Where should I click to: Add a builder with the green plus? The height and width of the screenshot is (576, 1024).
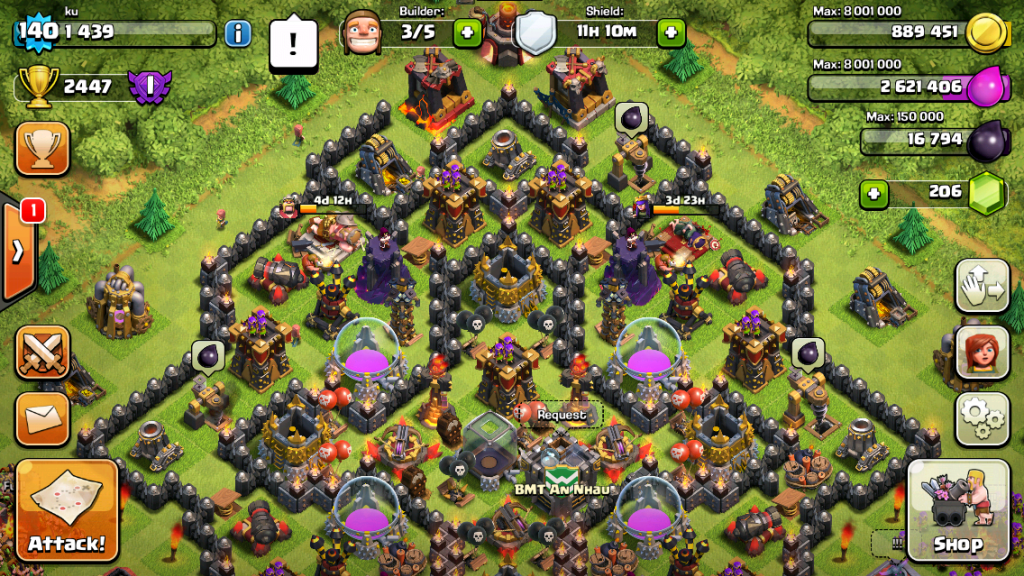tap(467, 33)
